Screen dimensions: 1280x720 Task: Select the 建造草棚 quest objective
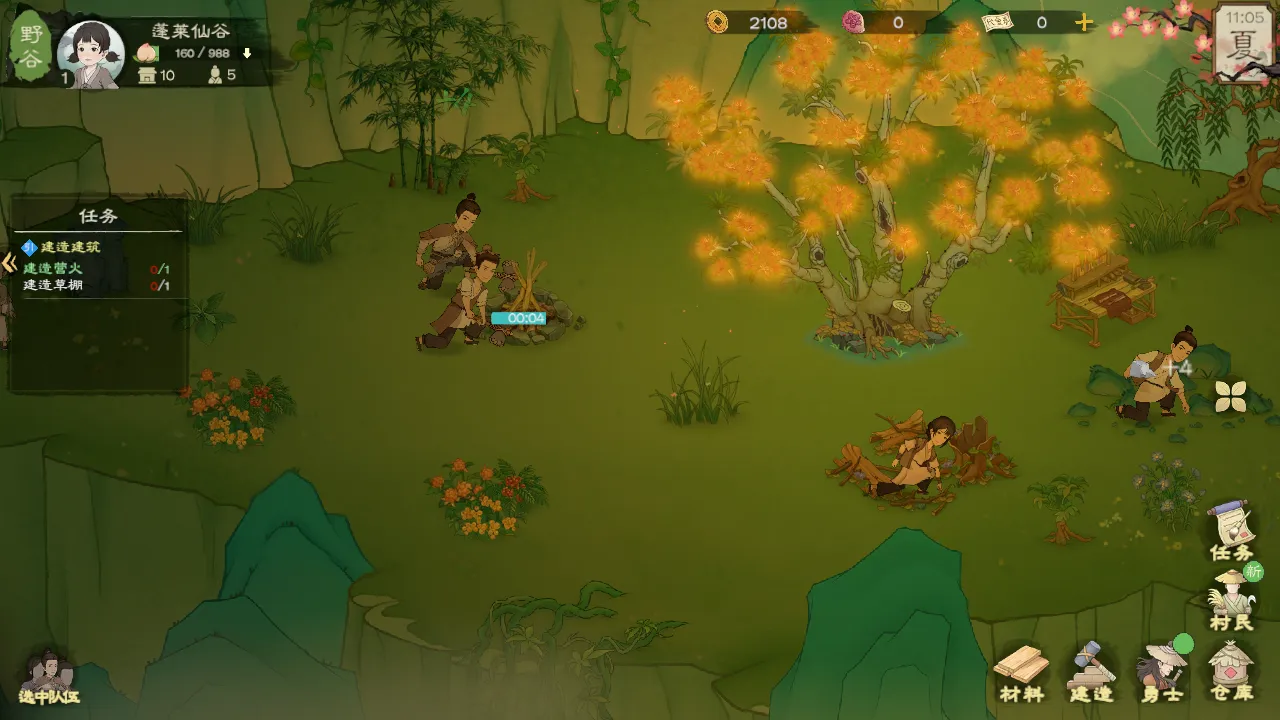[53, 286]
